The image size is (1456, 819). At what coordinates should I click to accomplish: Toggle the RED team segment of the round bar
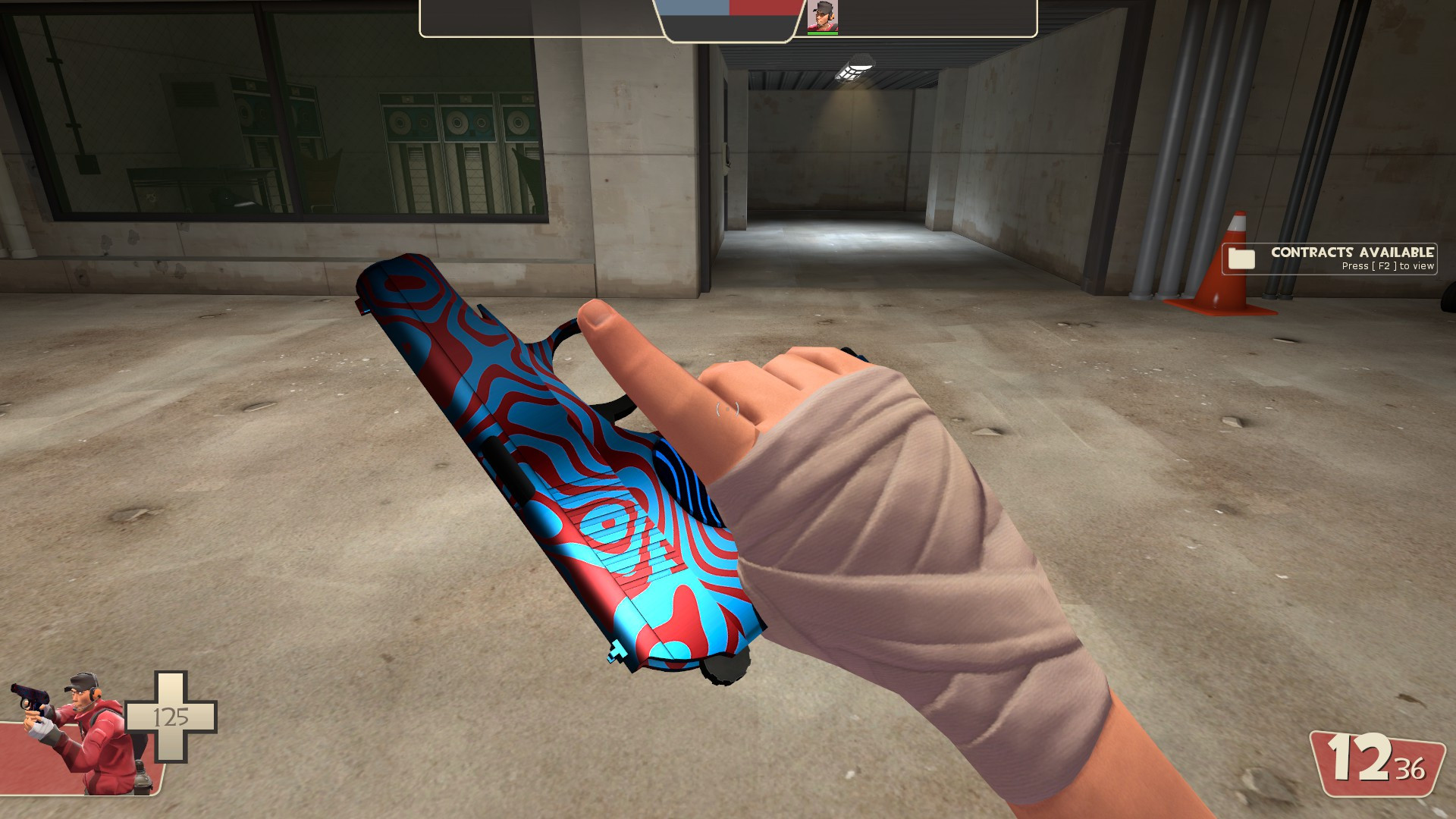[x=764, y=8]
